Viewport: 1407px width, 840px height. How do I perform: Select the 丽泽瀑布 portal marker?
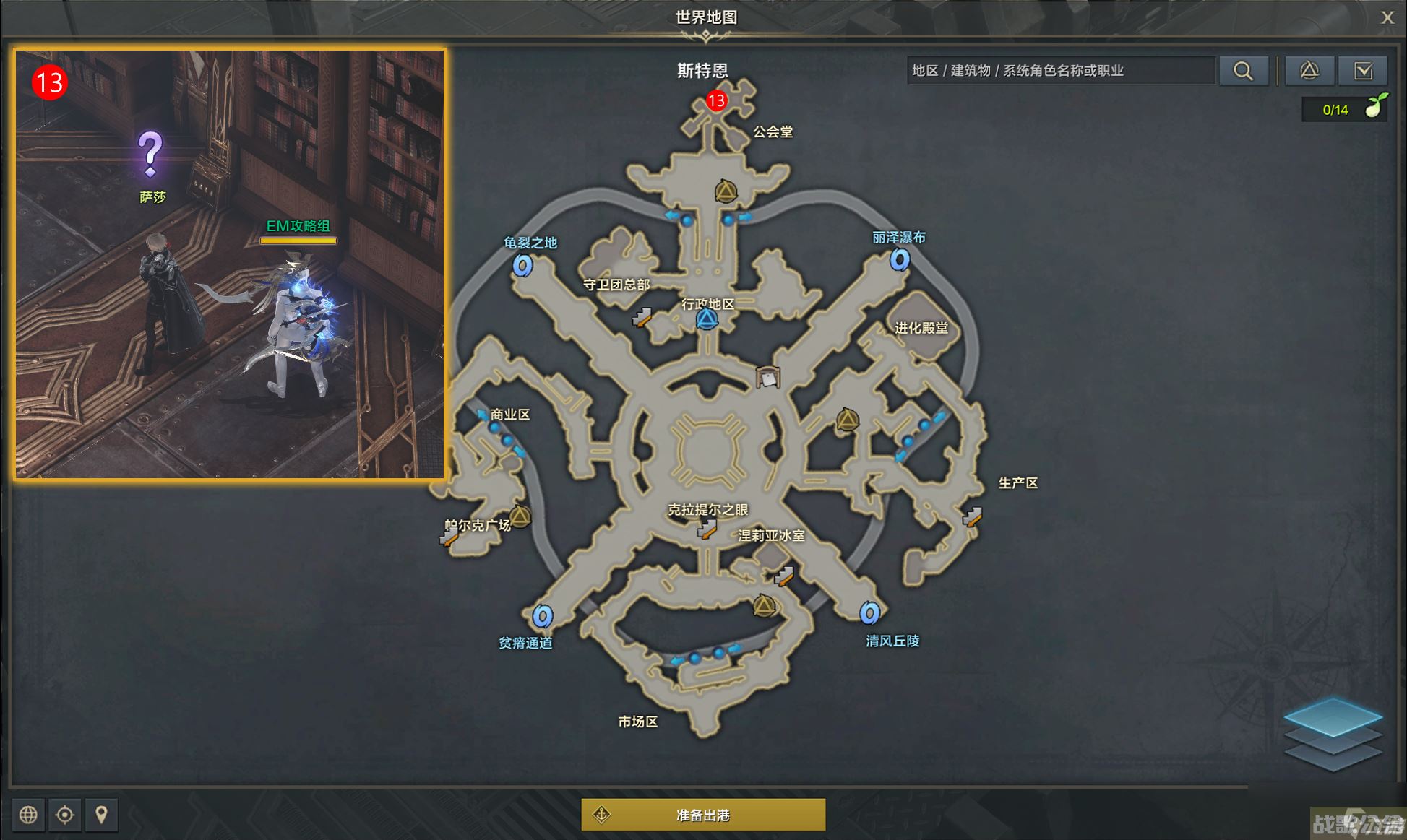[899, 259]
